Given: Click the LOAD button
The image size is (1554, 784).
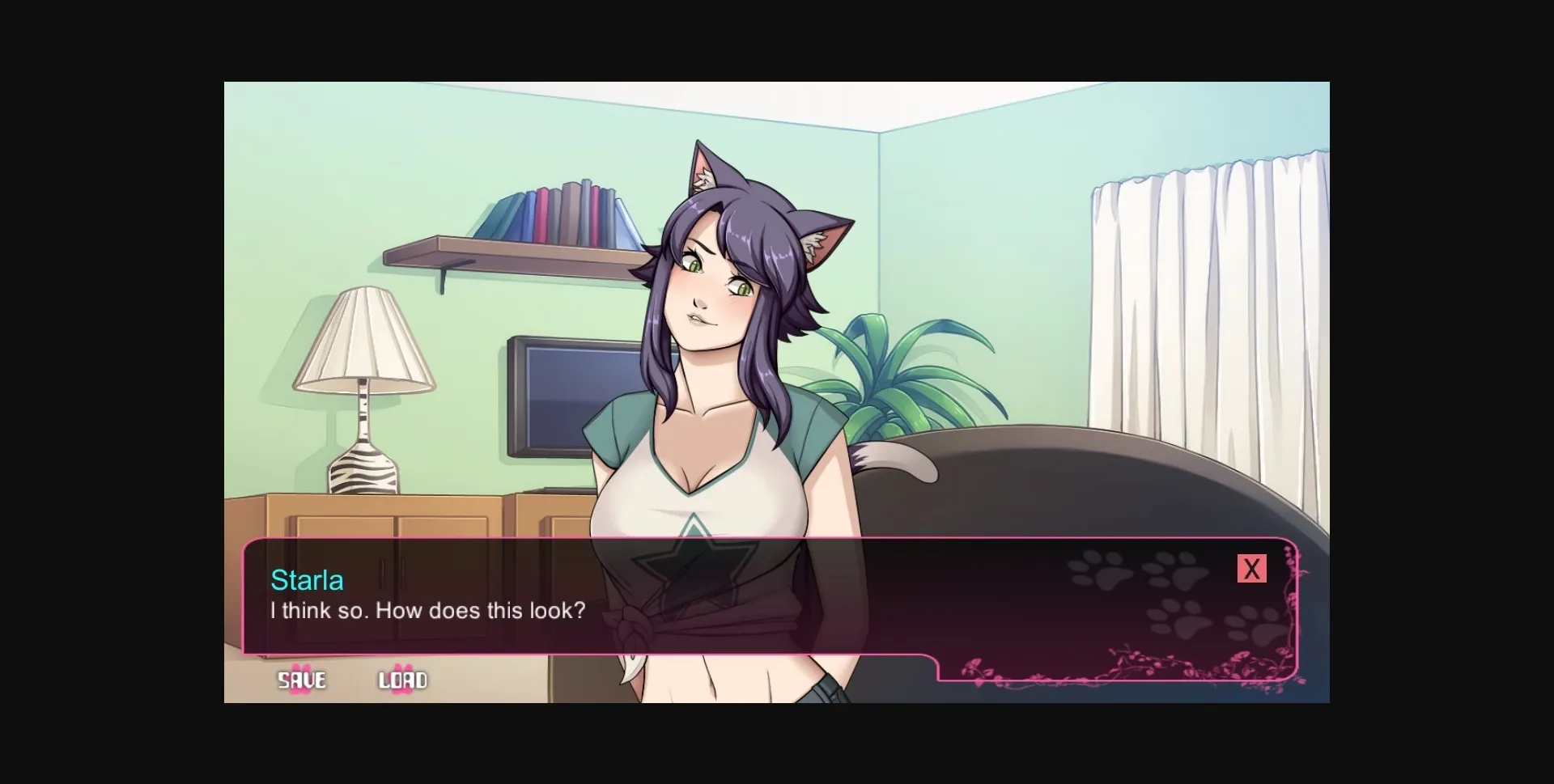Looking at the screenshot, I should click(402, 680).
